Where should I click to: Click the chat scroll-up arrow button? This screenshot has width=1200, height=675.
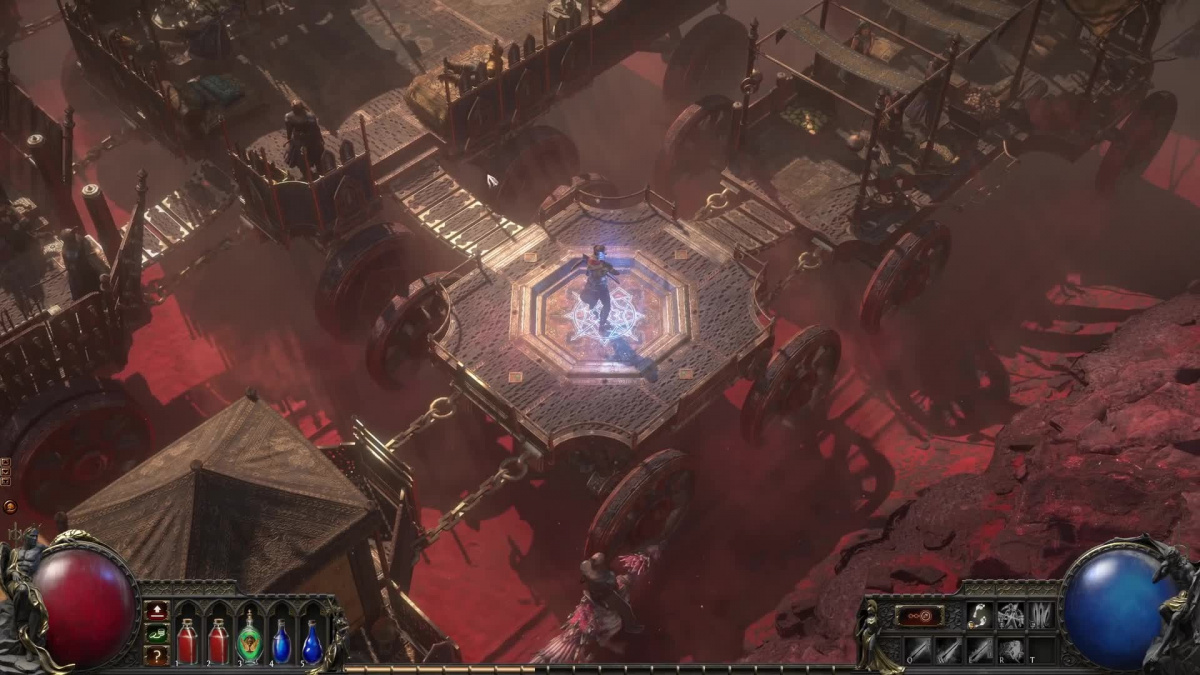pos(6,463)
